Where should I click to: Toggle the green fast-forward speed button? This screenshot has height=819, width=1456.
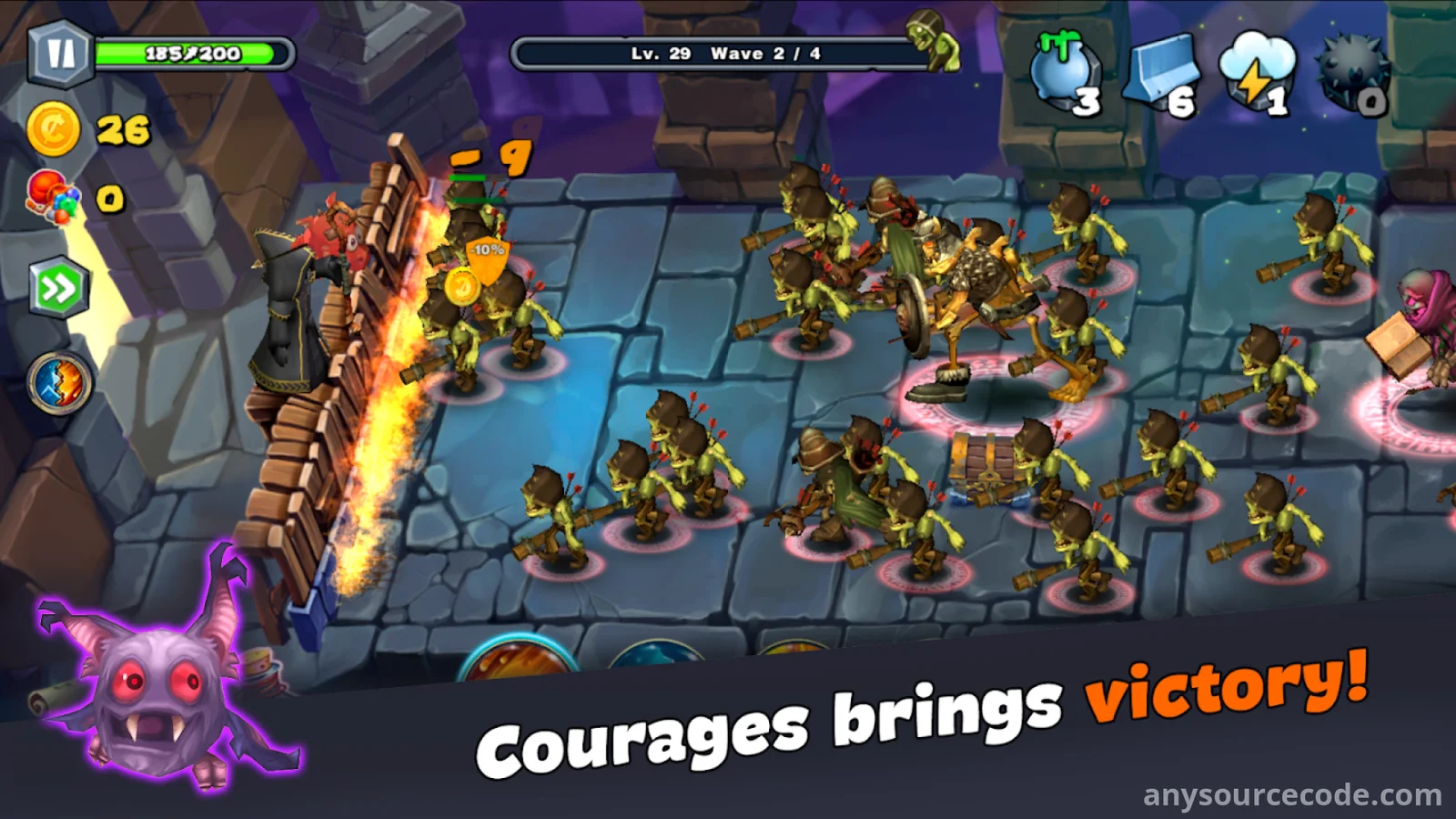59,289
